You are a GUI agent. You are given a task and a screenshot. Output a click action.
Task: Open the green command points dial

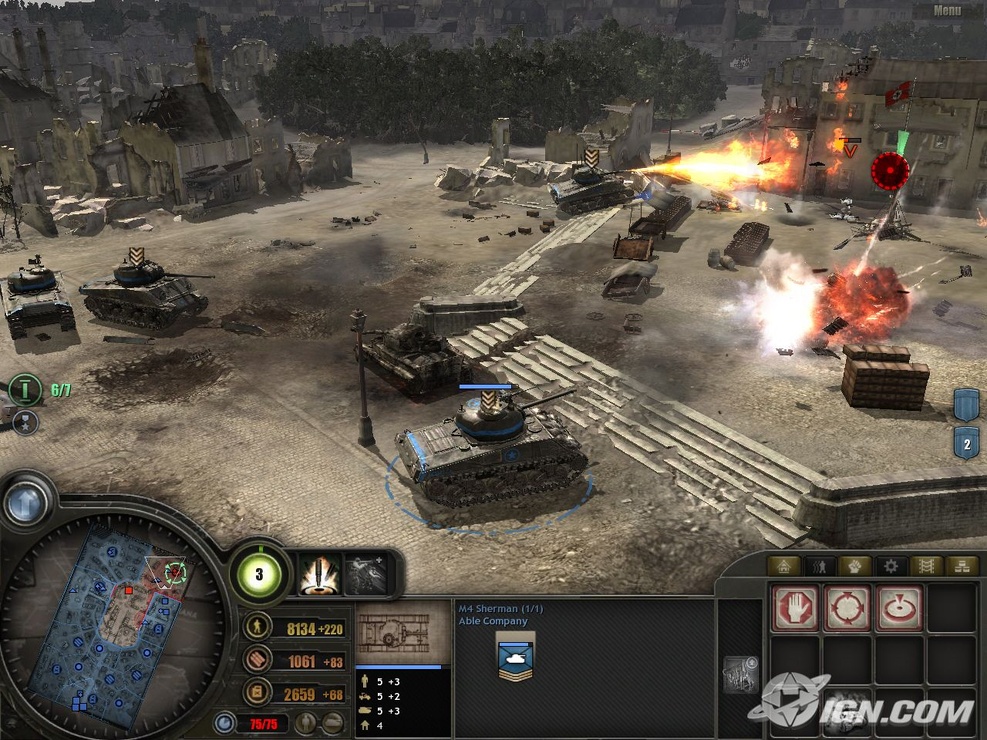pos(260,574)
